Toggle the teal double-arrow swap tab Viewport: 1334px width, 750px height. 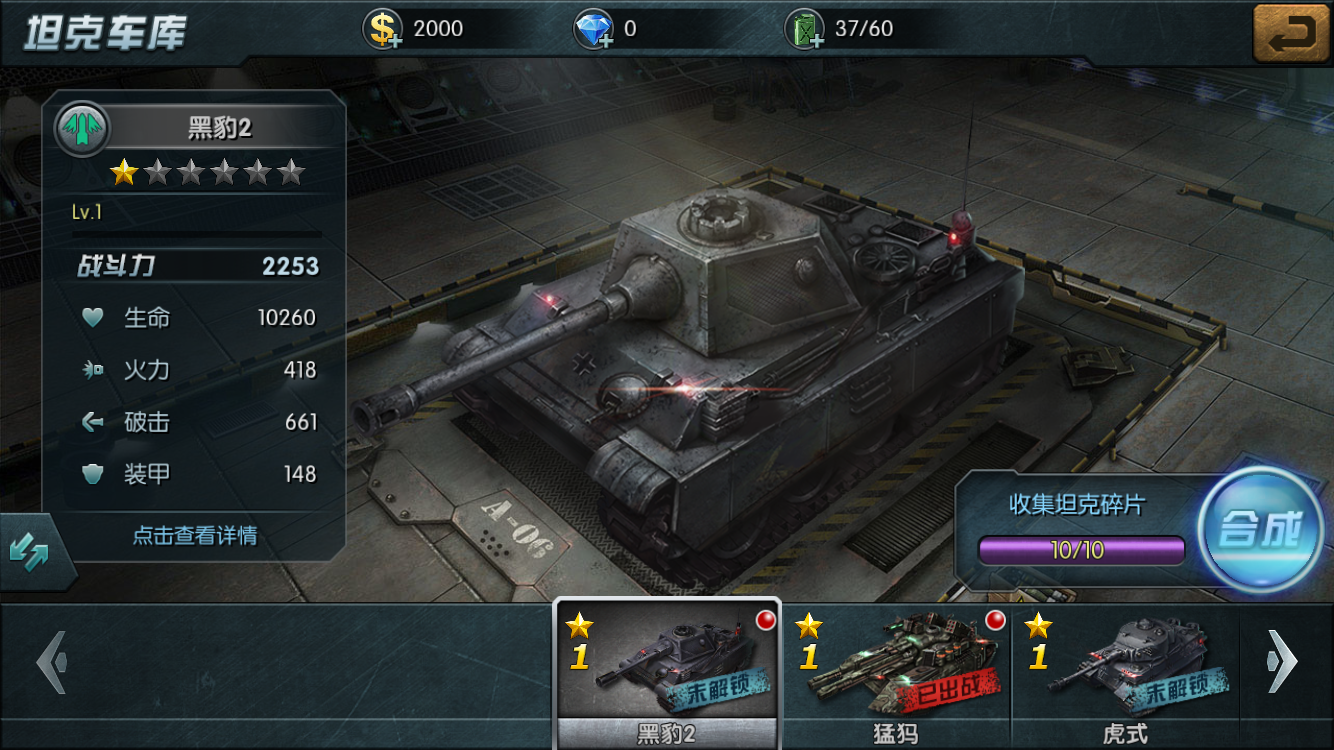pyautogui.click(x=29, y=549)
